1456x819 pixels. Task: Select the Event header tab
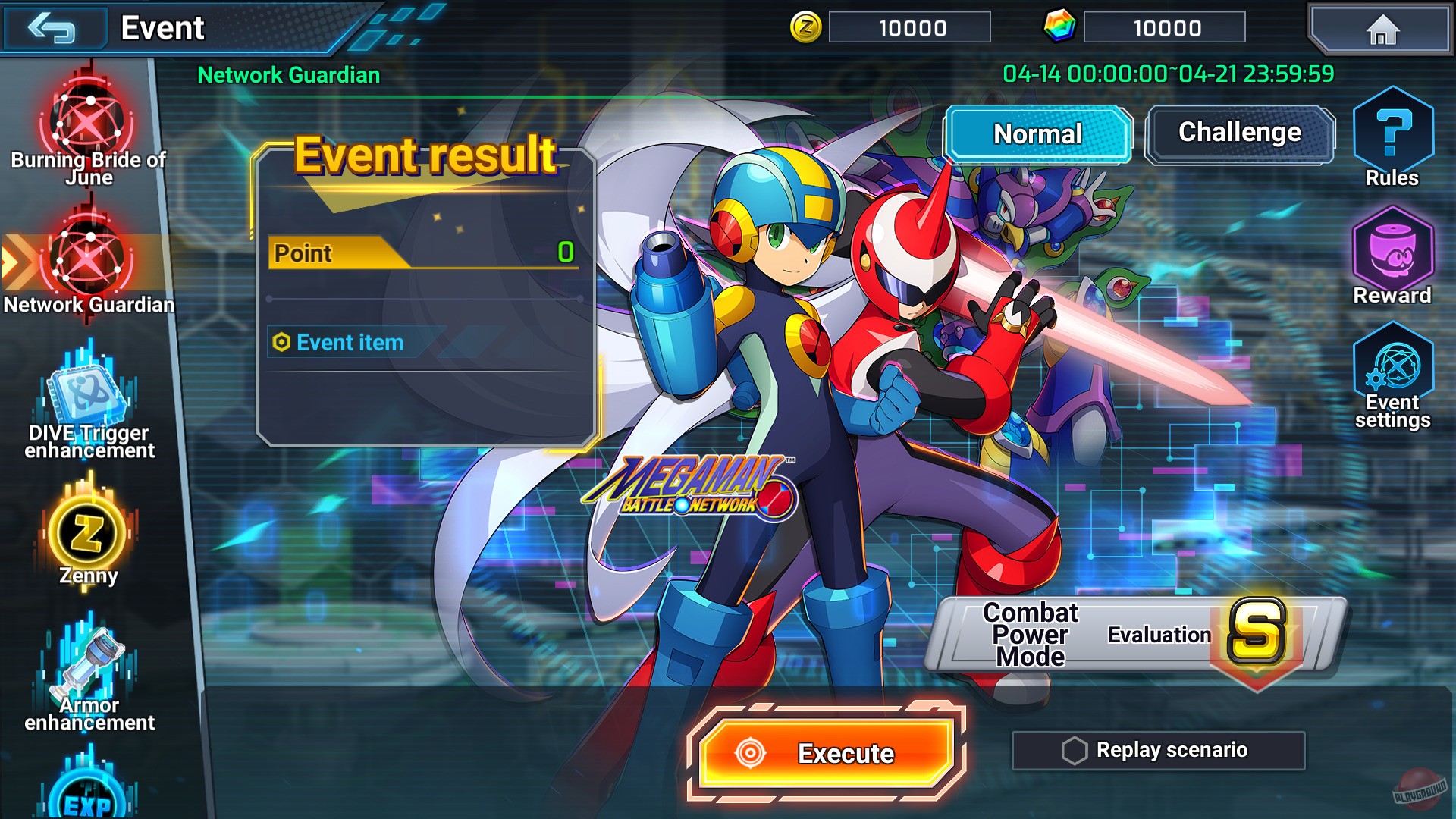[x=162, y=27]
